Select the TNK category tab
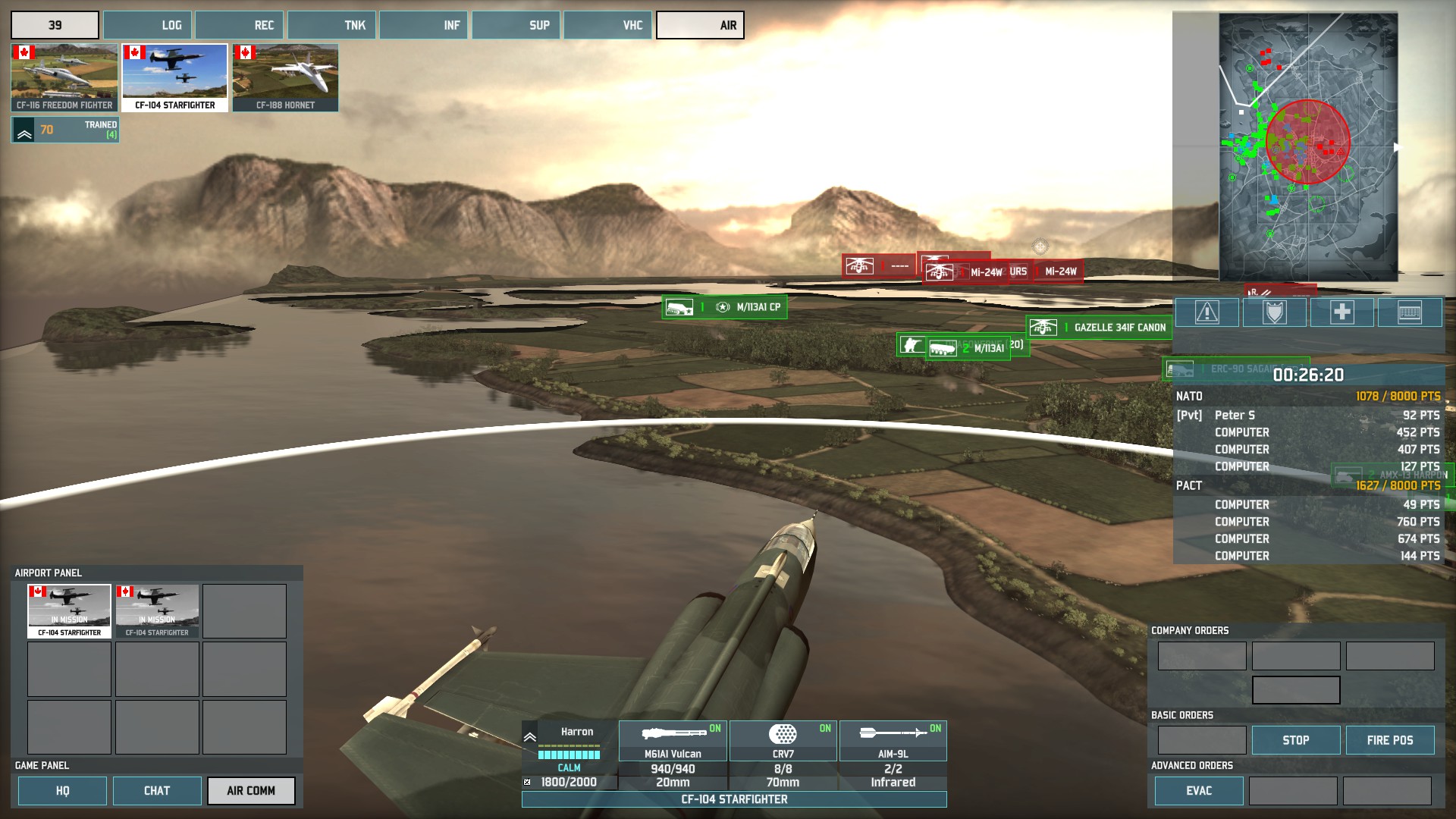 tap(331, 25)
